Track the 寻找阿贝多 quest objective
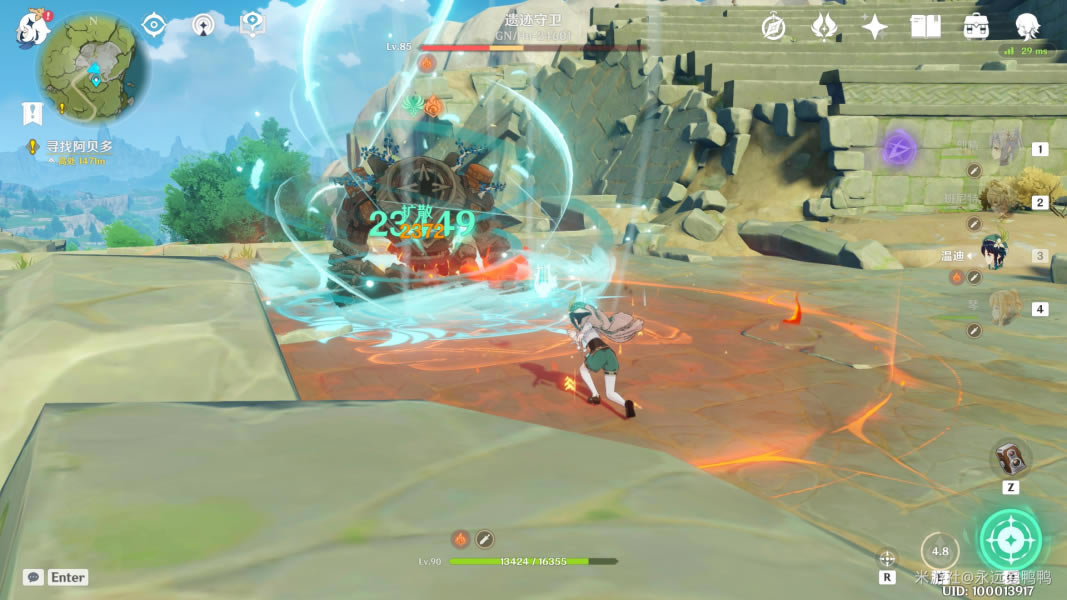Viewport: 1067px width, 600px height. point(77,146)
